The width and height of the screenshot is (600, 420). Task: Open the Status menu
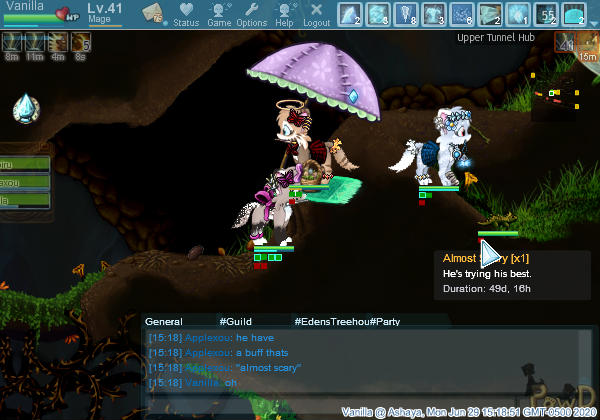coord(186,14)
